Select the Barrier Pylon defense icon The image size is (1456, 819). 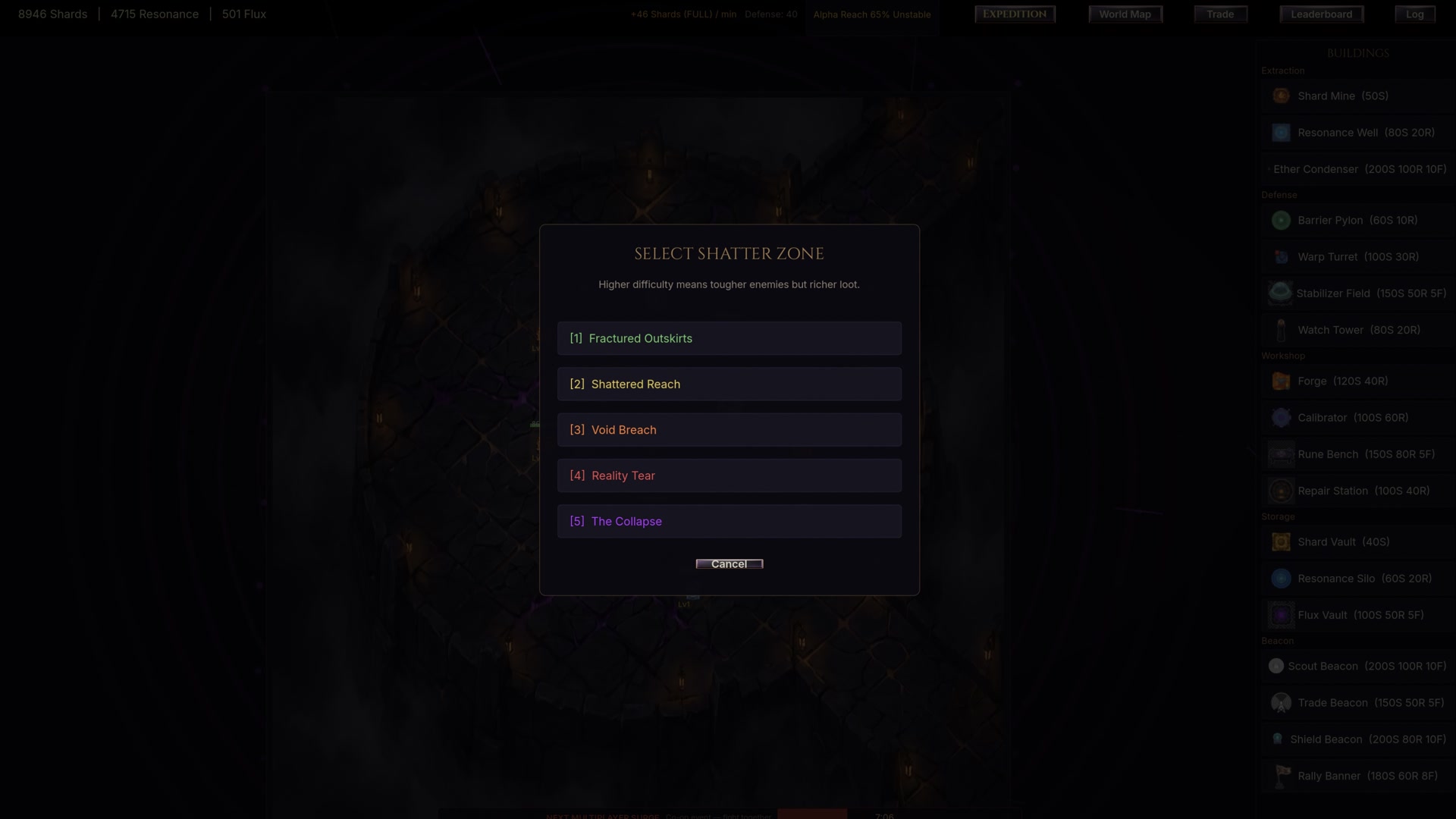pyautogui.click(x=1282, y=220)
